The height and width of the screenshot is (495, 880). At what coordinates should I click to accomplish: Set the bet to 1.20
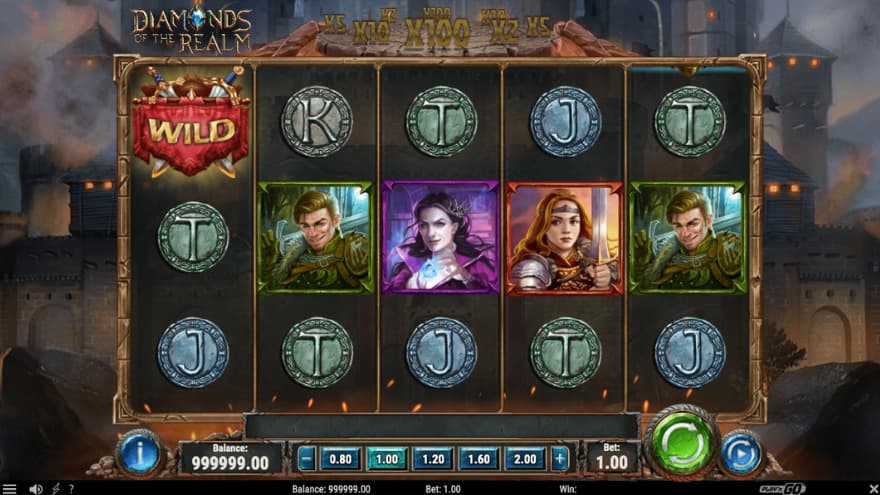[433, 458]
